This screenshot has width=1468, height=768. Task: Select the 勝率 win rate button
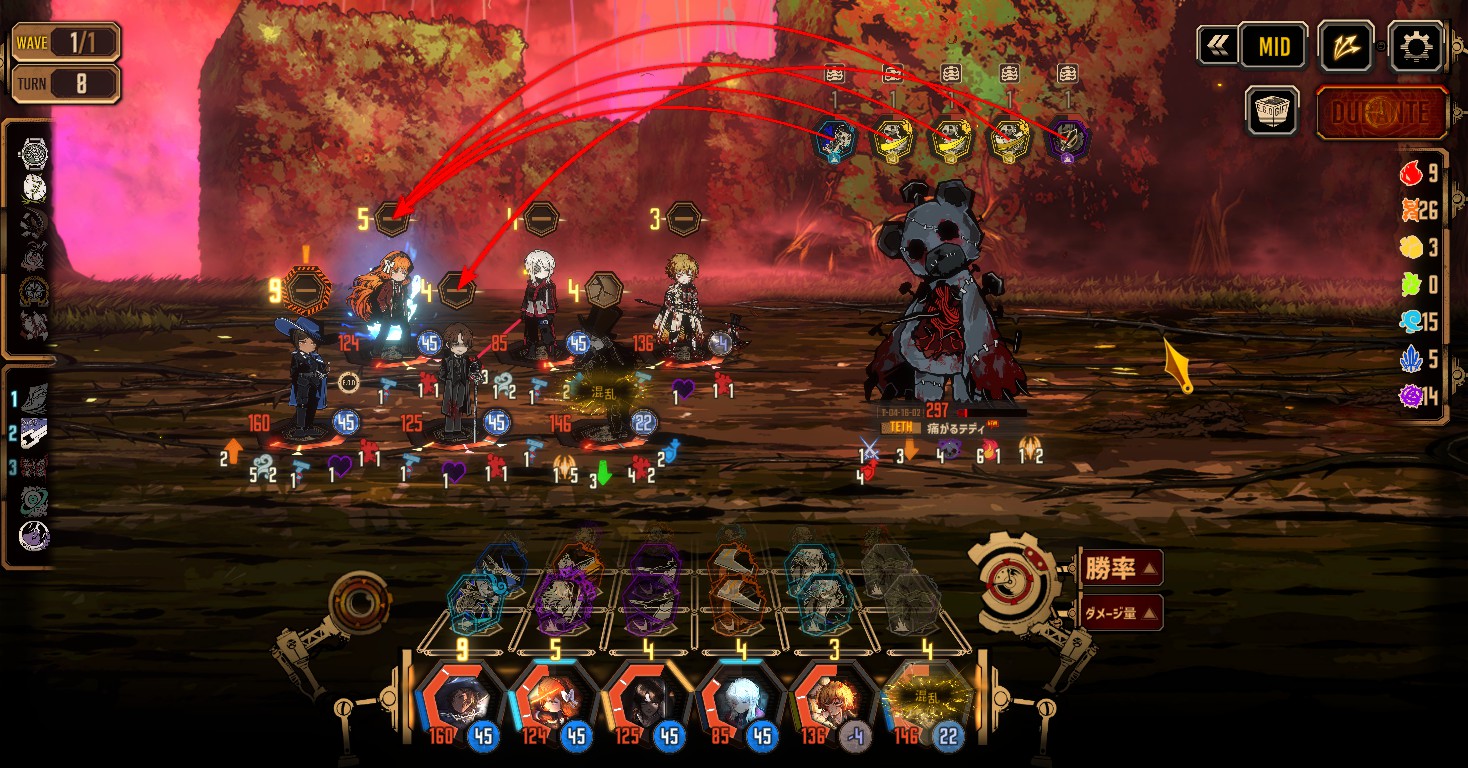tap(1120, 569)
